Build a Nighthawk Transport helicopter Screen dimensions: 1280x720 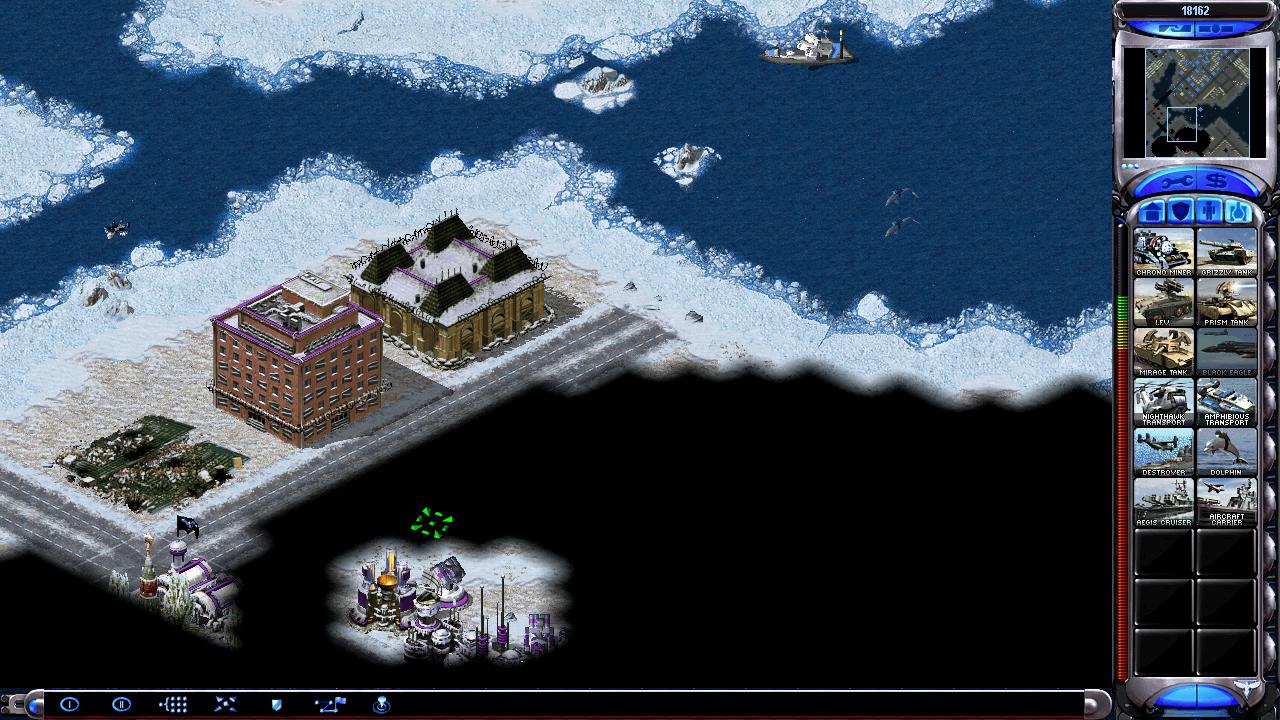tap(1163, 402)
